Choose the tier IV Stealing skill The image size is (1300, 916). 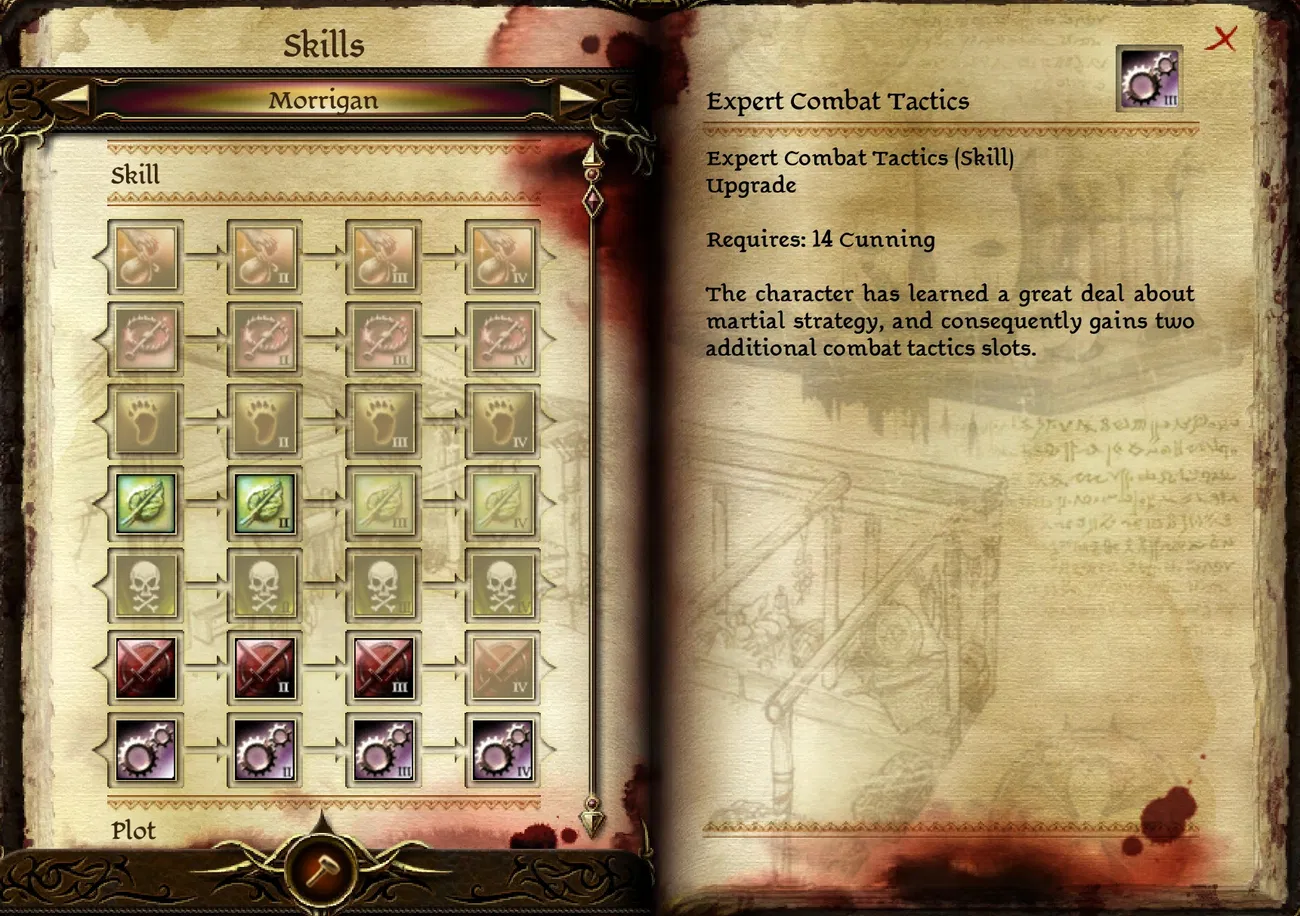[503, 258]
